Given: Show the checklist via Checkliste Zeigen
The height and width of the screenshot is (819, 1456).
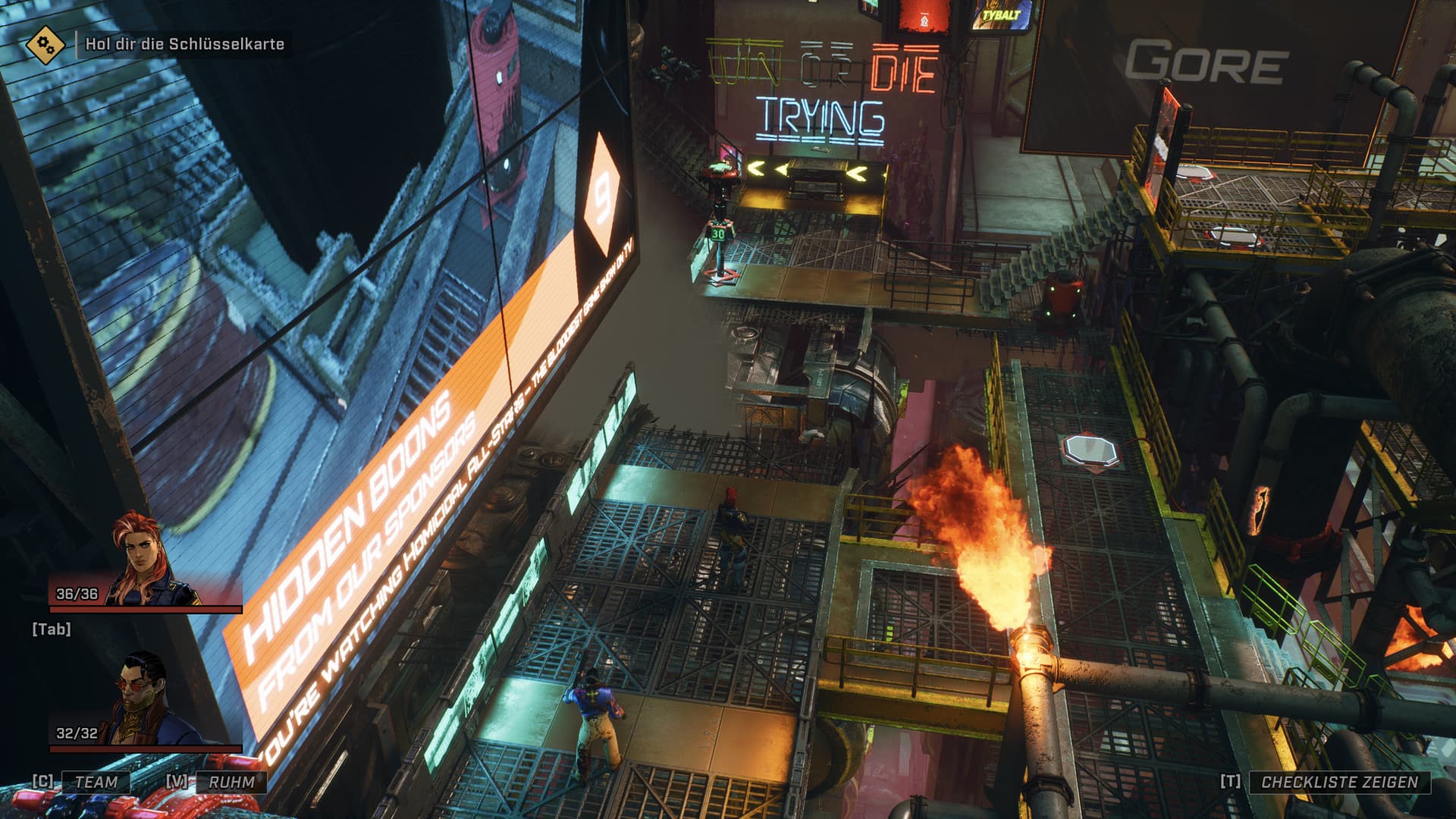Looking at the screenshot, I should click(x=1339, y=782).
